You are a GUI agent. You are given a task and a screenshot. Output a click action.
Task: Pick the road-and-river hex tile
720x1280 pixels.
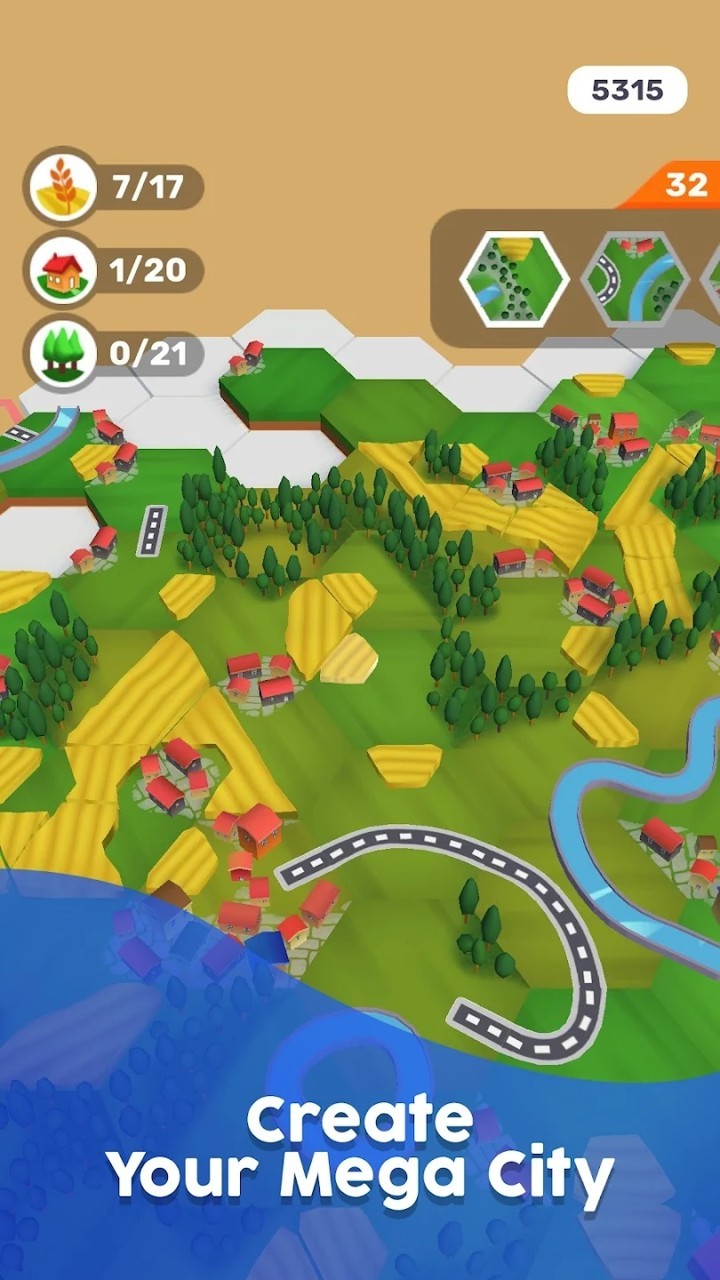[634, 279]
